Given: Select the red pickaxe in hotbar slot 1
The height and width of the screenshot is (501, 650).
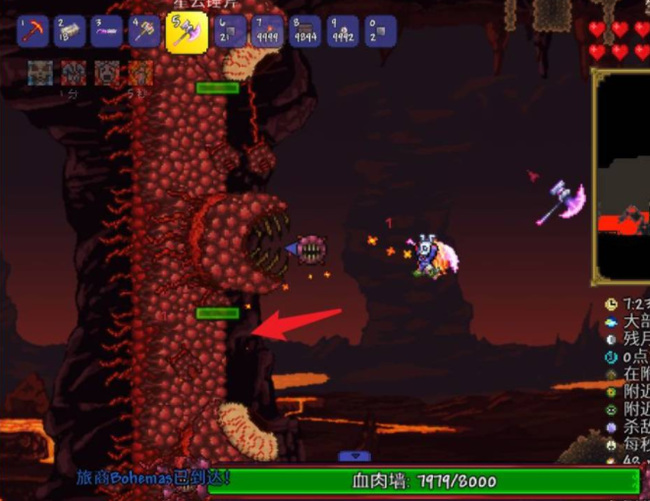Looking at the screenshot, I should click(x=33, y=31).
